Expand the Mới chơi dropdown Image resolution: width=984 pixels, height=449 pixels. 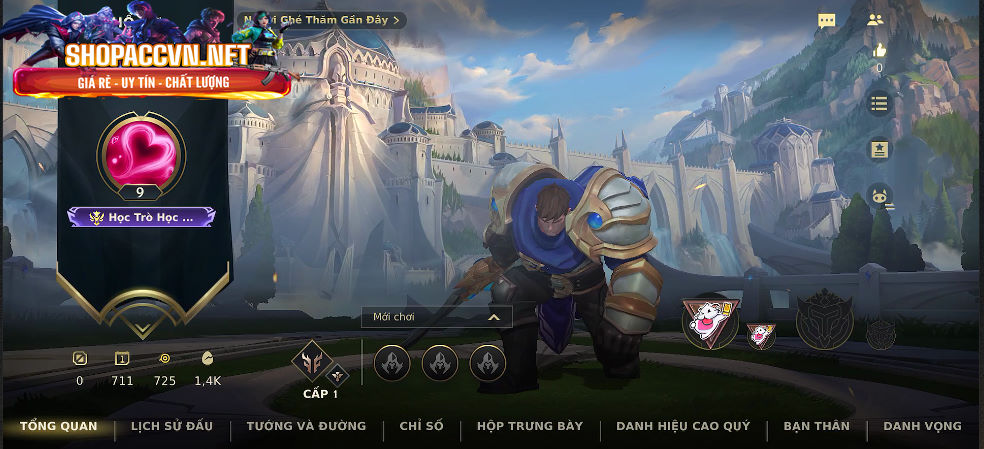437,317
